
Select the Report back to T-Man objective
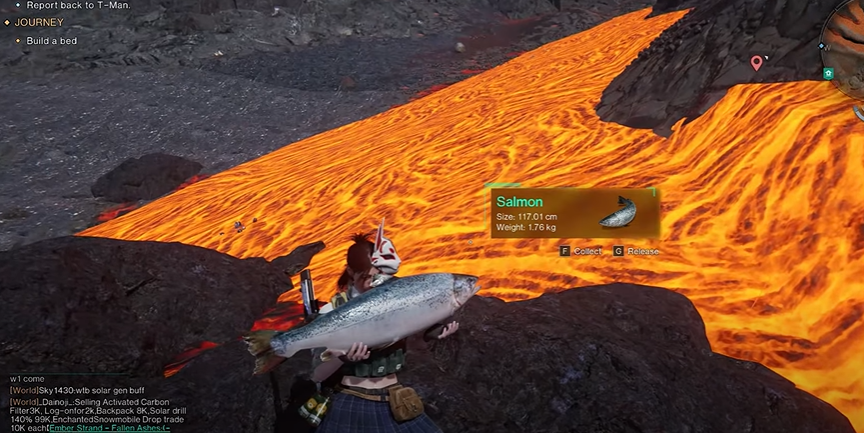[x=78, y=5]
